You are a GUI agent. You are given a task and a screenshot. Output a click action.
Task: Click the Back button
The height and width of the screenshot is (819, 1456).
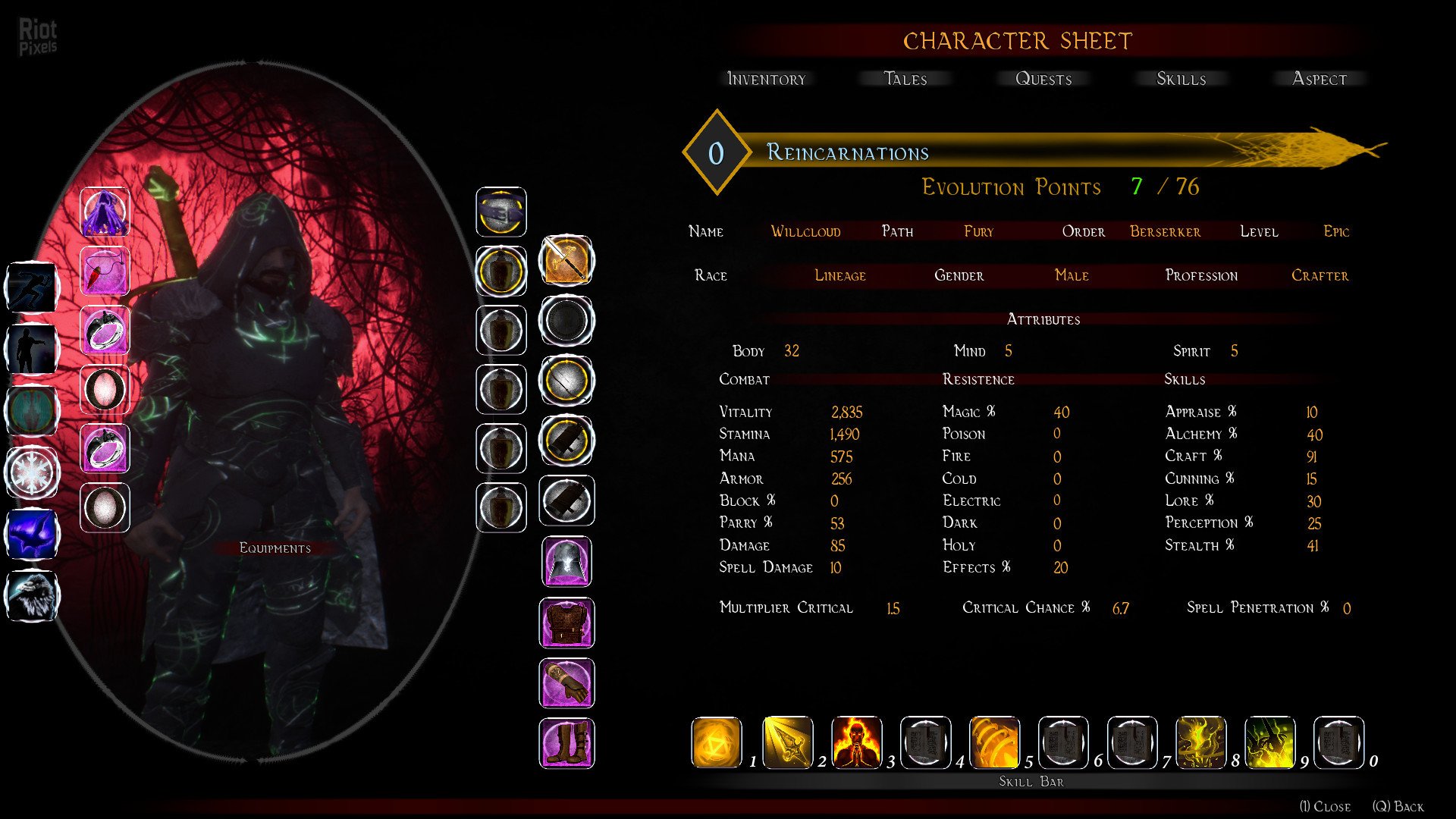1398,806
